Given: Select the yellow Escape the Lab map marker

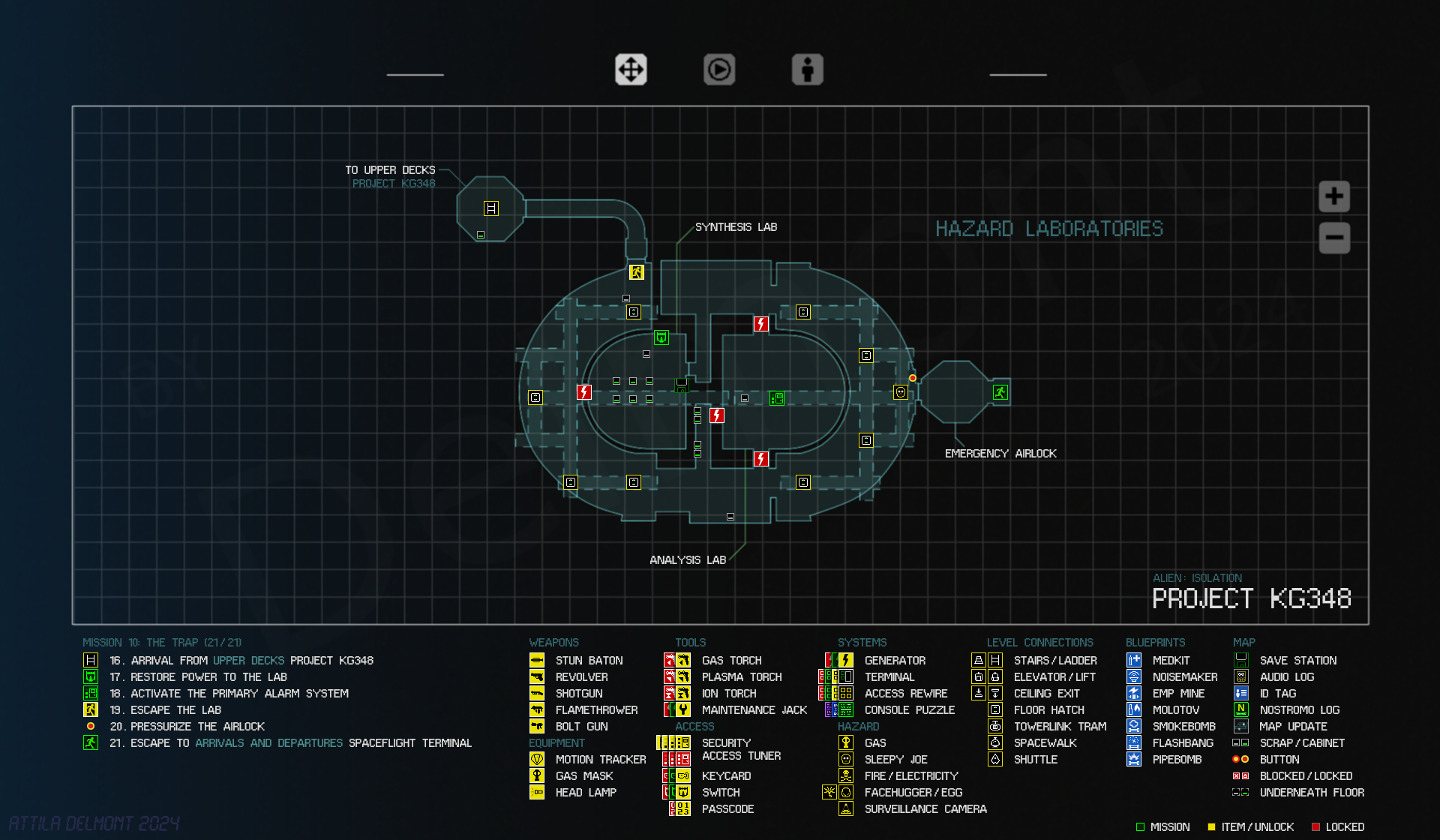Looking at the screenshot, I should 637,272.
